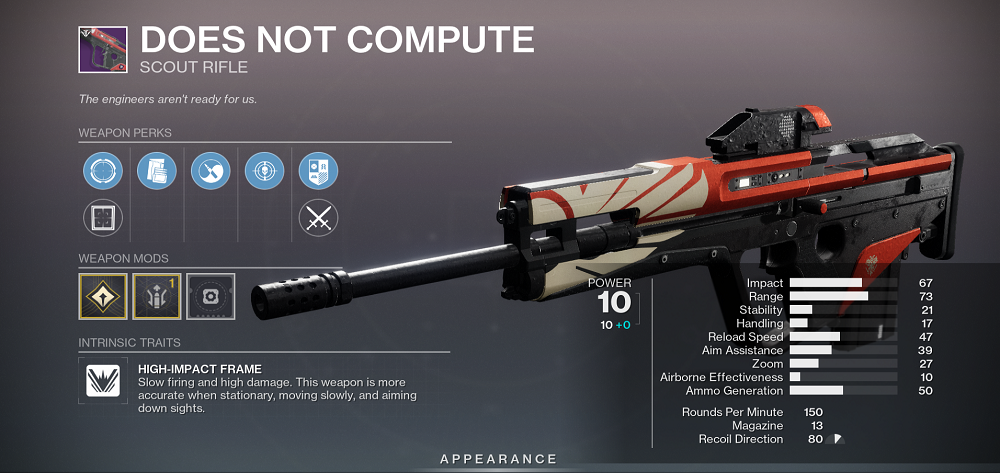Image resolution: width=1000 pixels, height=473 pixels.
Task: Choose the shield emblem origin perk
Action: click(319, 170)
